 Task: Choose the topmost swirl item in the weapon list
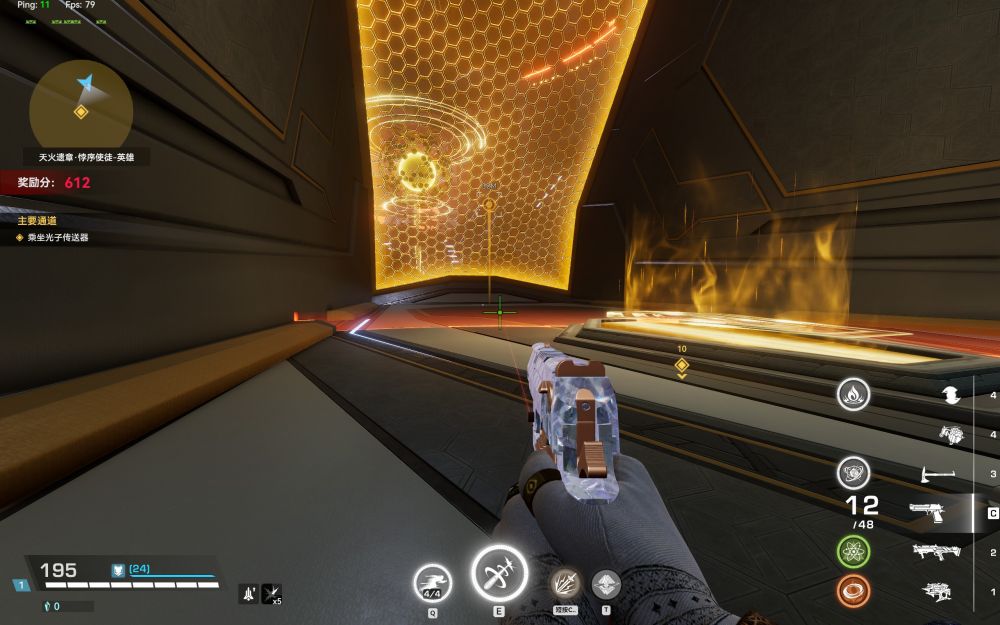point(951,395)
